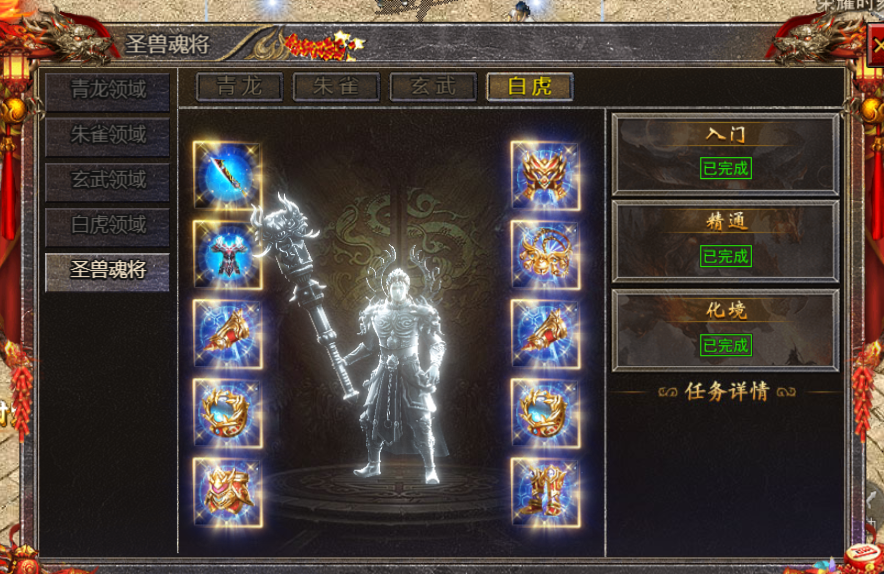This screenshot has height=574, width=884.
Task: Open the 朱雀 tab
Action: click(x=335, y=86)
